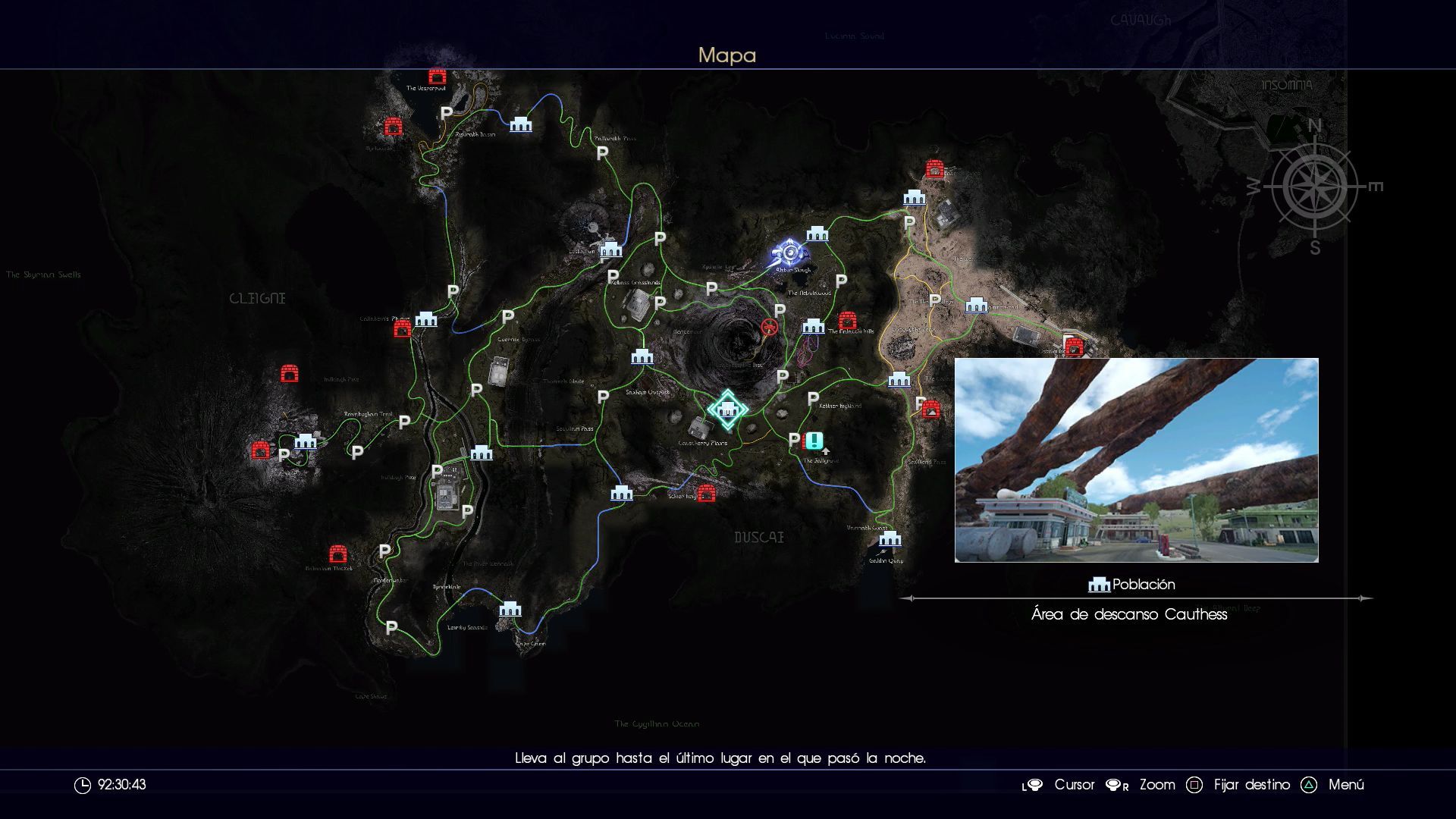Viewport: 1456px width, 819px height.
Task: Select the red dungeon marker at Schier Heights
Action: (x=706, y=494)
